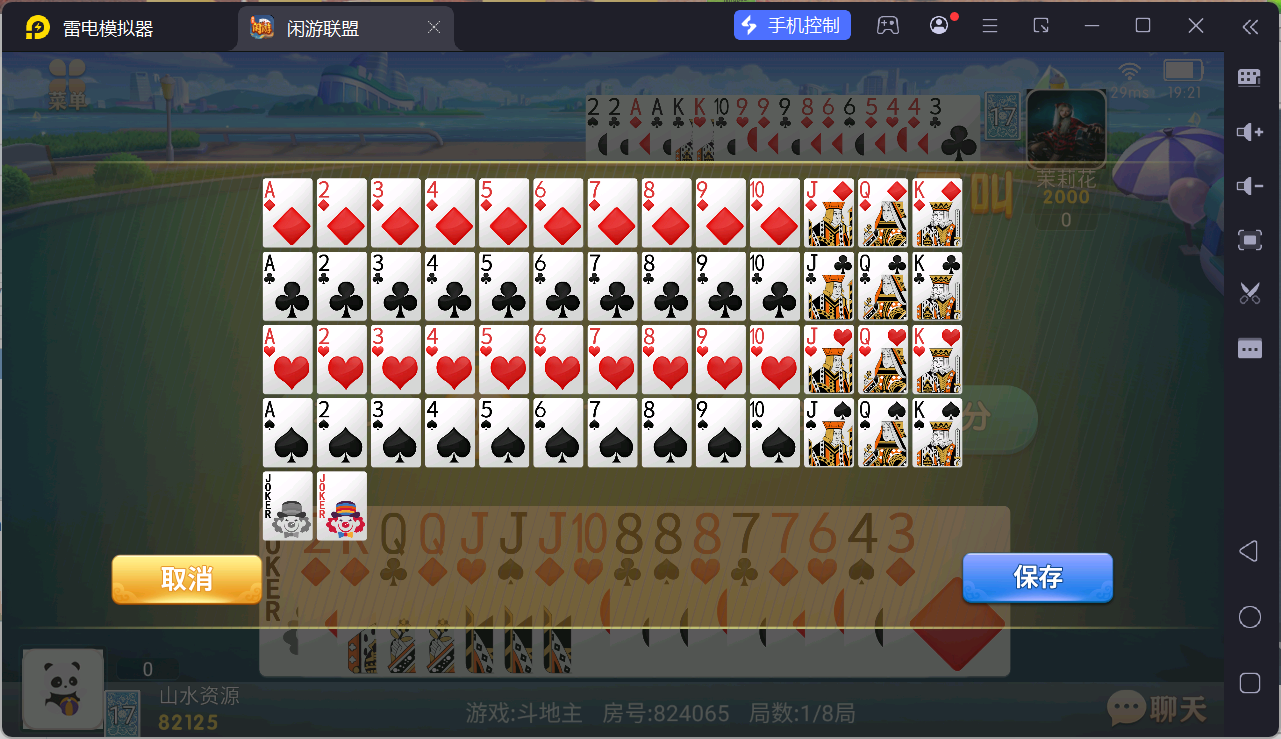The image size is (1281, 739).
Task: Collapse the sidebar with double-chevron icon
Action: pos(1248,25)
